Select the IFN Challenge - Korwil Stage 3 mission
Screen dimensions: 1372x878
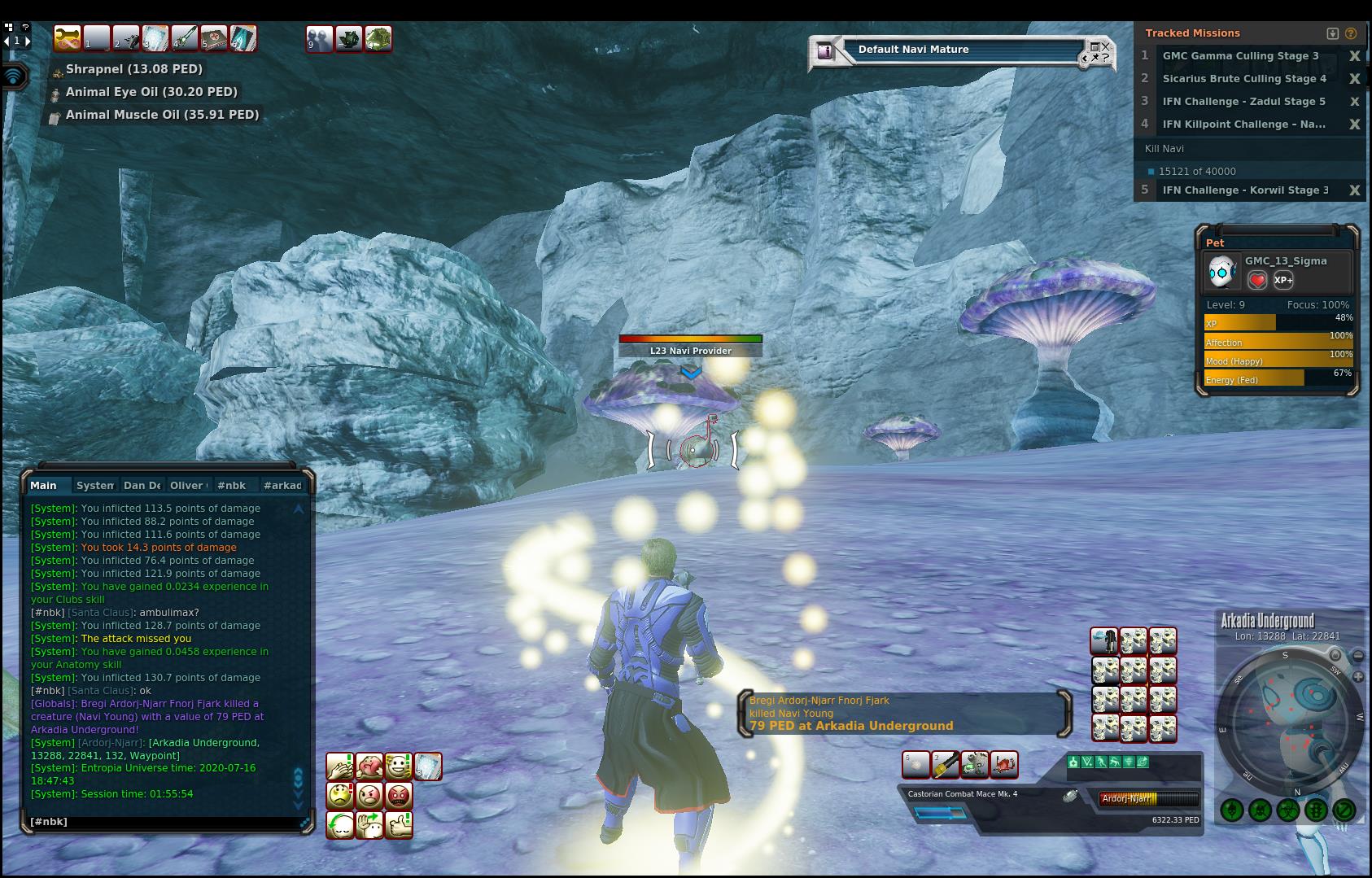click(1243, 190)
